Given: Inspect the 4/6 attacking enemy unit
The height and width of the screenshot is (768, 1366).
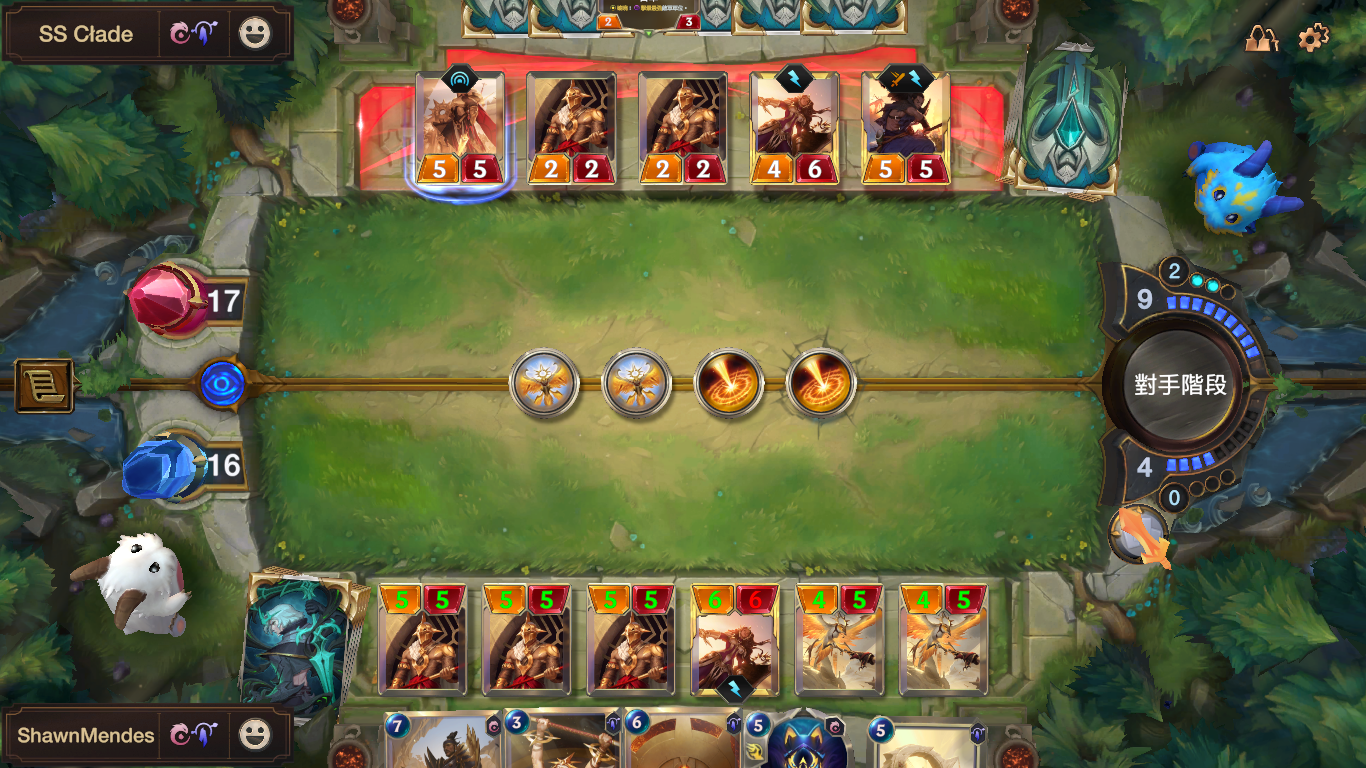Looking at the screenshot, I should [793, 125].
